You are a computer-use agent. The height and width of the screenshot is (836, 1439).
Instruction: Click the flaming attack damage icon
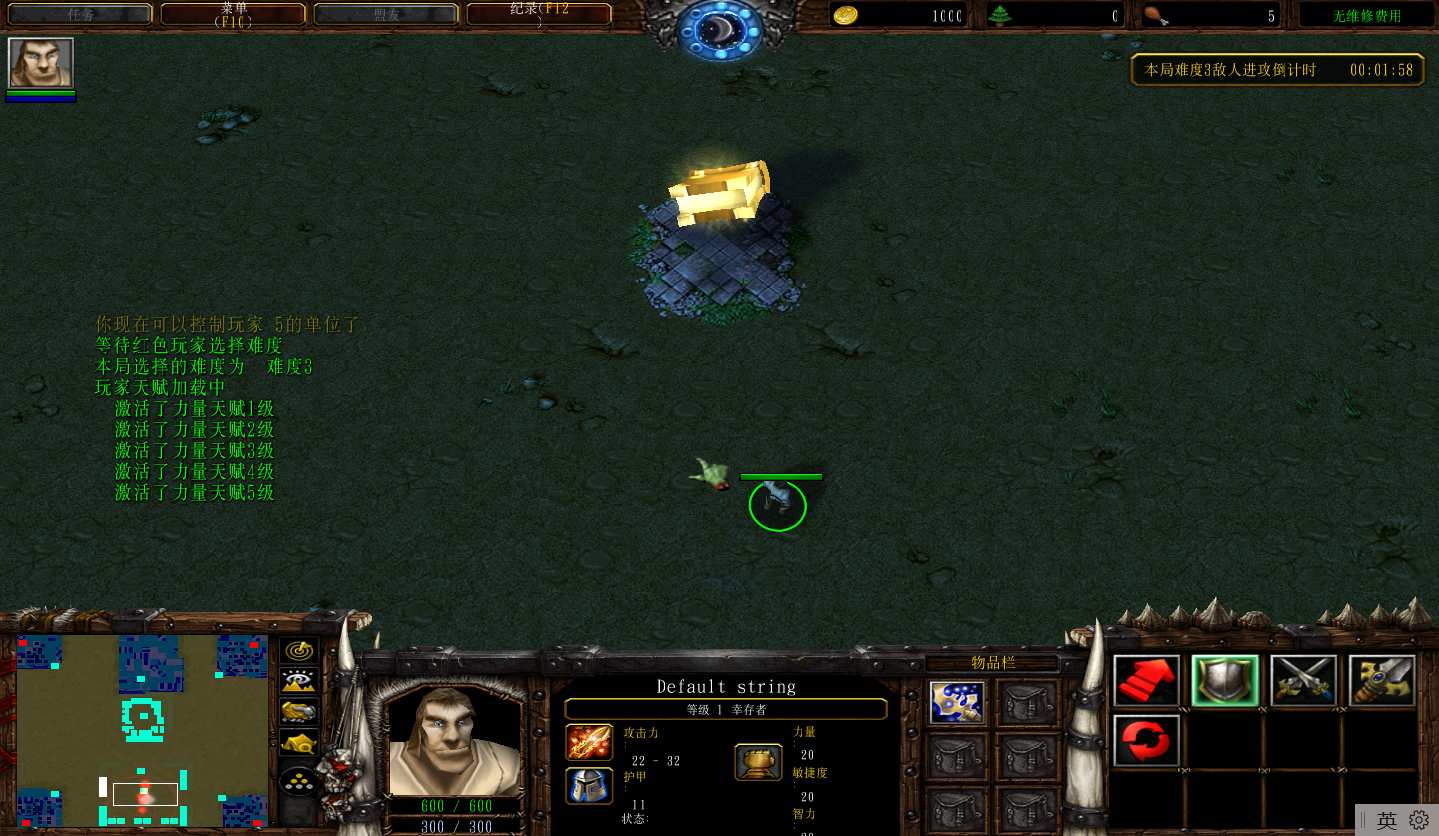click(x=589, y=742)
